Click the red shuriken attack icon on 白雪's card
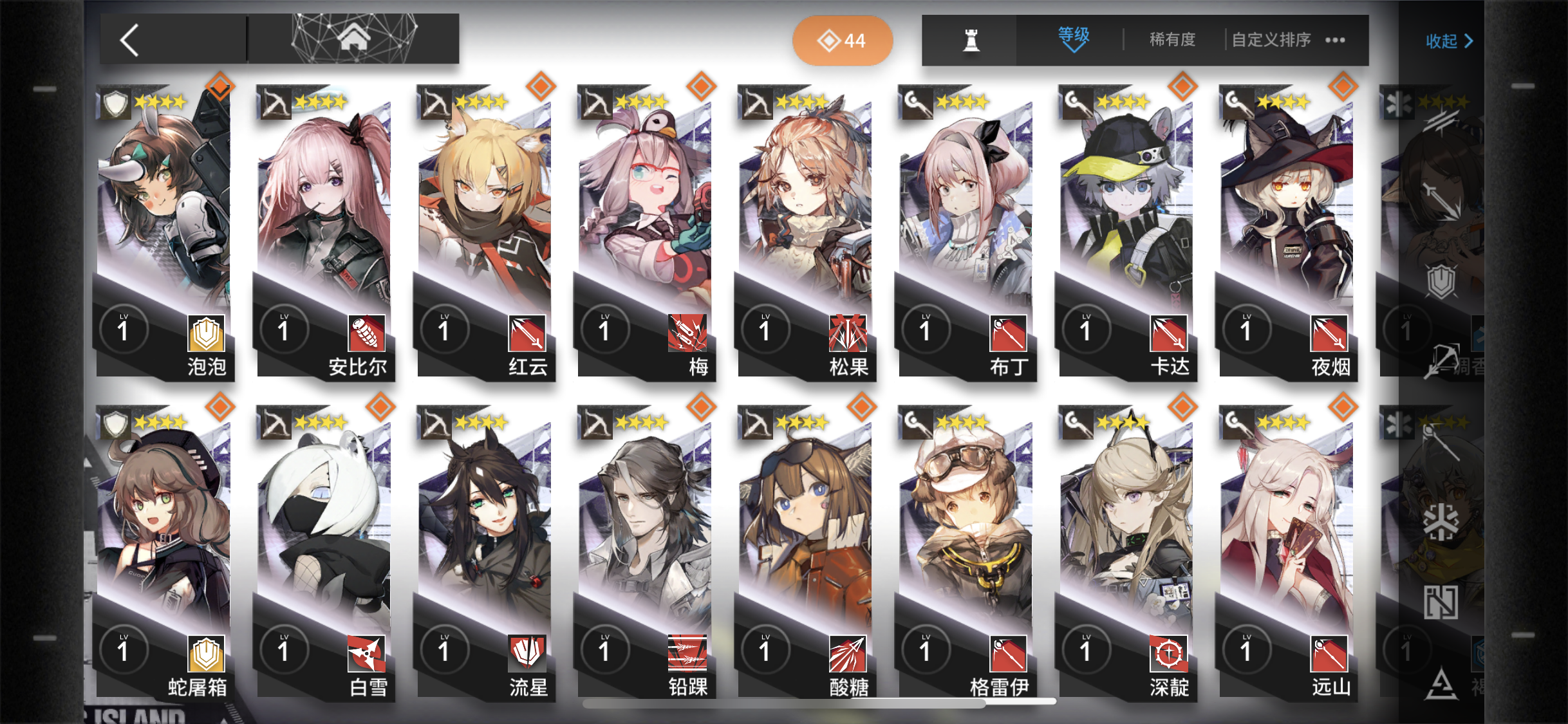Image resolution: width=1568 pixels, height=724 pixels. 364,653
